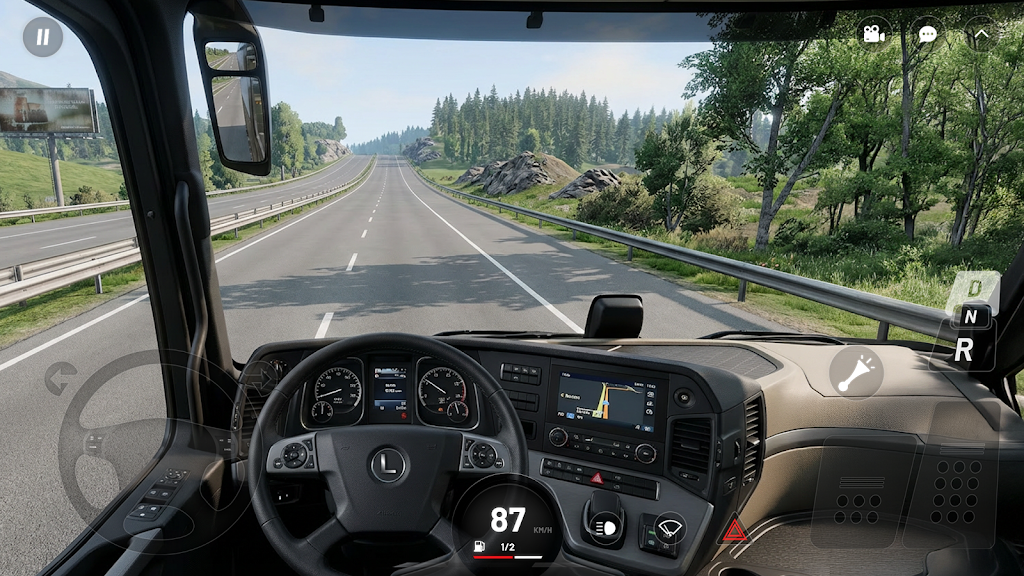Shift the gear selector to D
Viewport: 1024px width, 576px height.
point(973,287)
